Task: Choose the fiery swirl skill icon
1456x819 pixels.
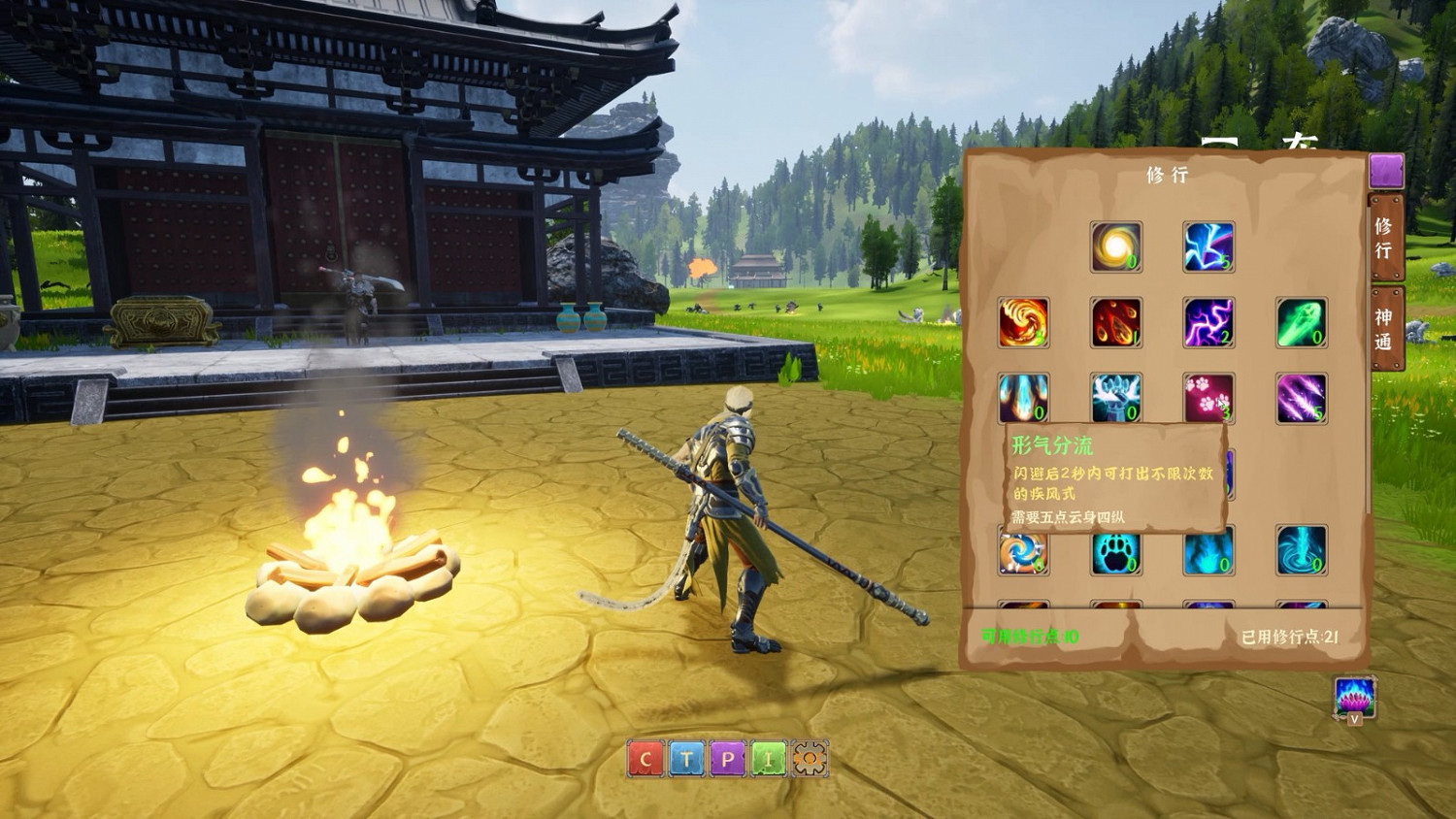Action: tap(1024, 323)
